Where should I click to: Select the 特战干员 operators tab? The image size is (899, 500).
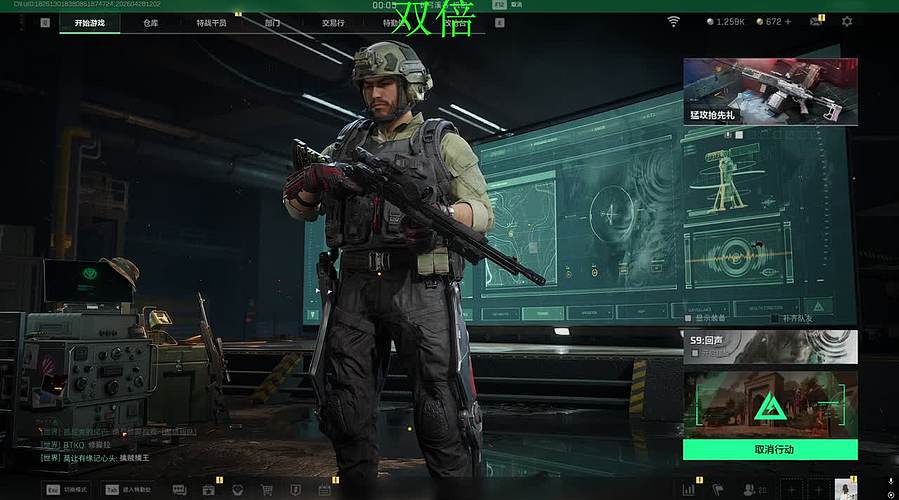coord(211,22)
